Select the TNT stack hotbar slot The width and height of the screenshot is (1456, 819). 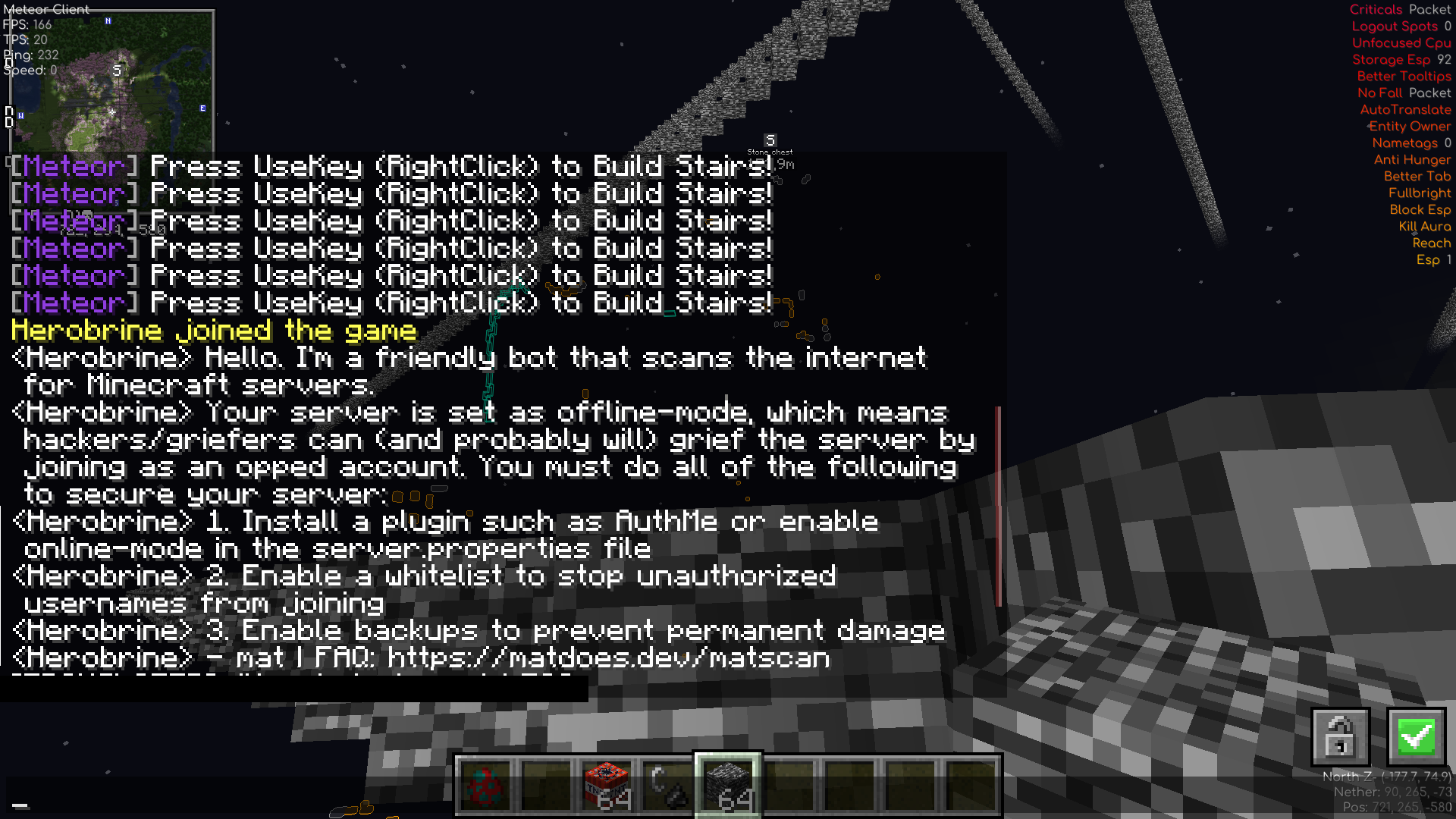(607, 785)
